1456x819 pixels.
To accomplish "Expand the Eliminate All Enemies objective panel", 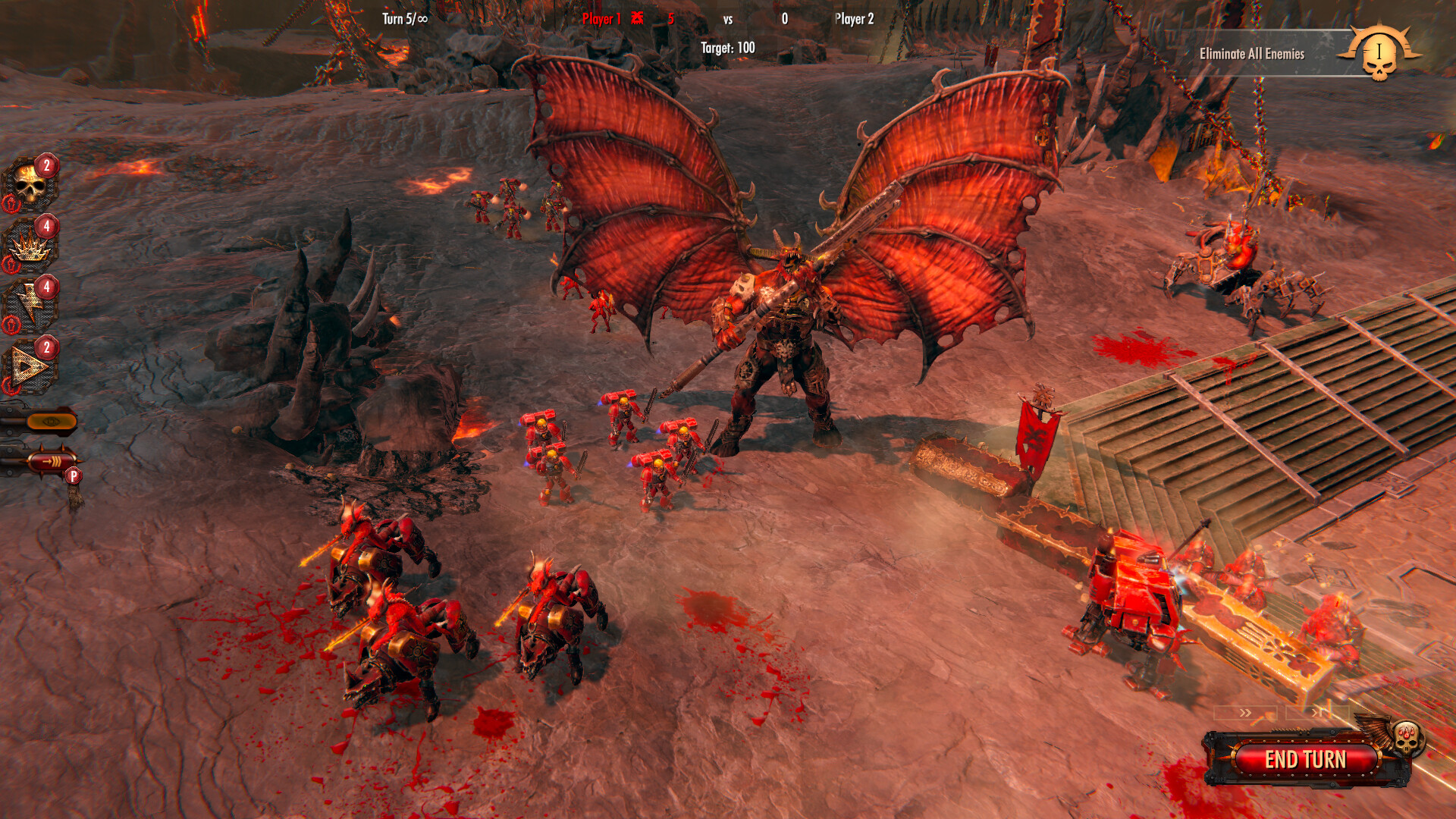I will coord(1250,54).
